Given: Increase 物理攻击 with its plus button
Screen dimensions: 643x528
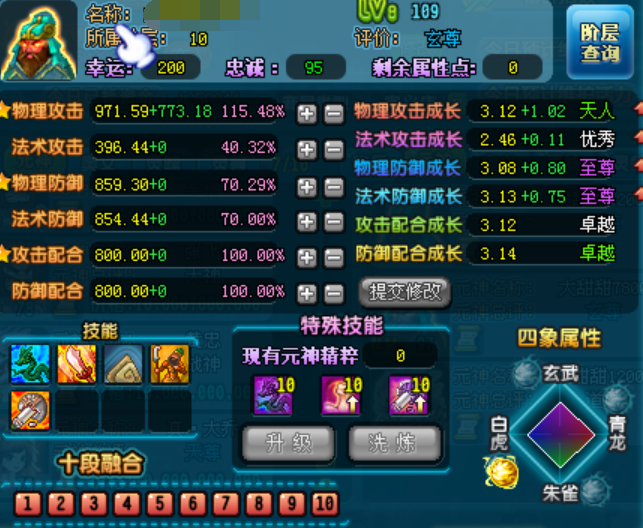Looking at the screenshot, I should (x=307, y=112).
